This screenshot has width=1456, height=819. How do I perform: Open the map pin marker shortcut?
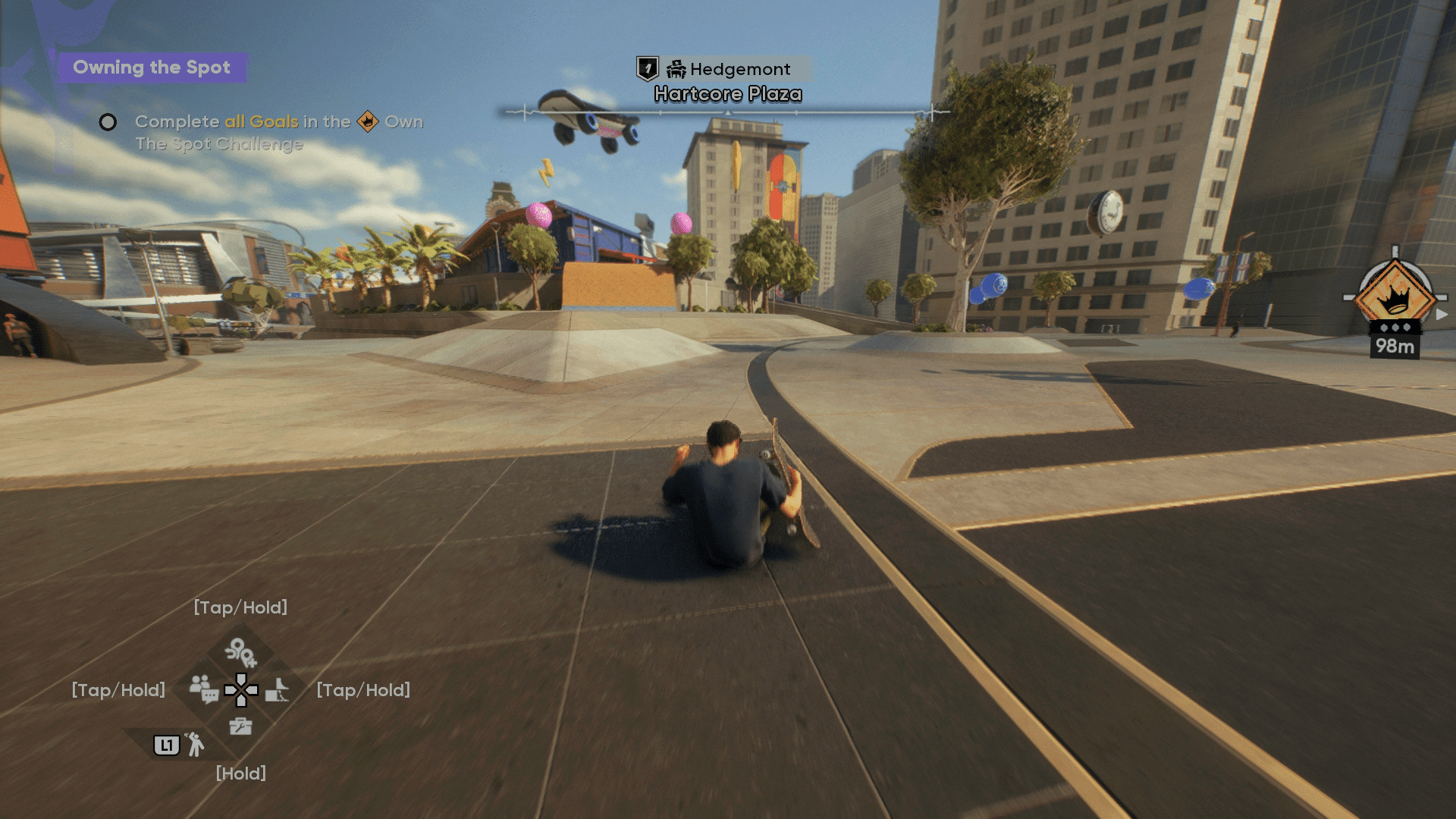point(240,651)
